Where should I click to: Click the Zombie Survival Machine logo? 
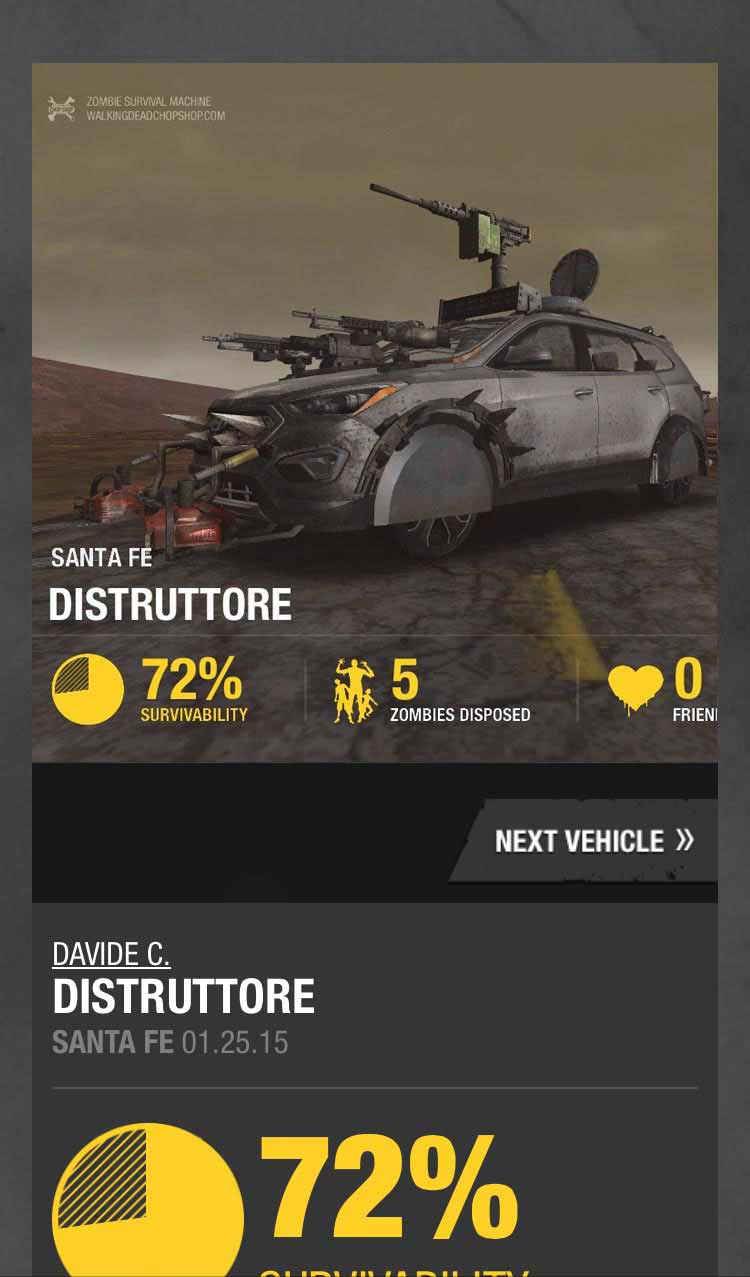tap(62, 109)
